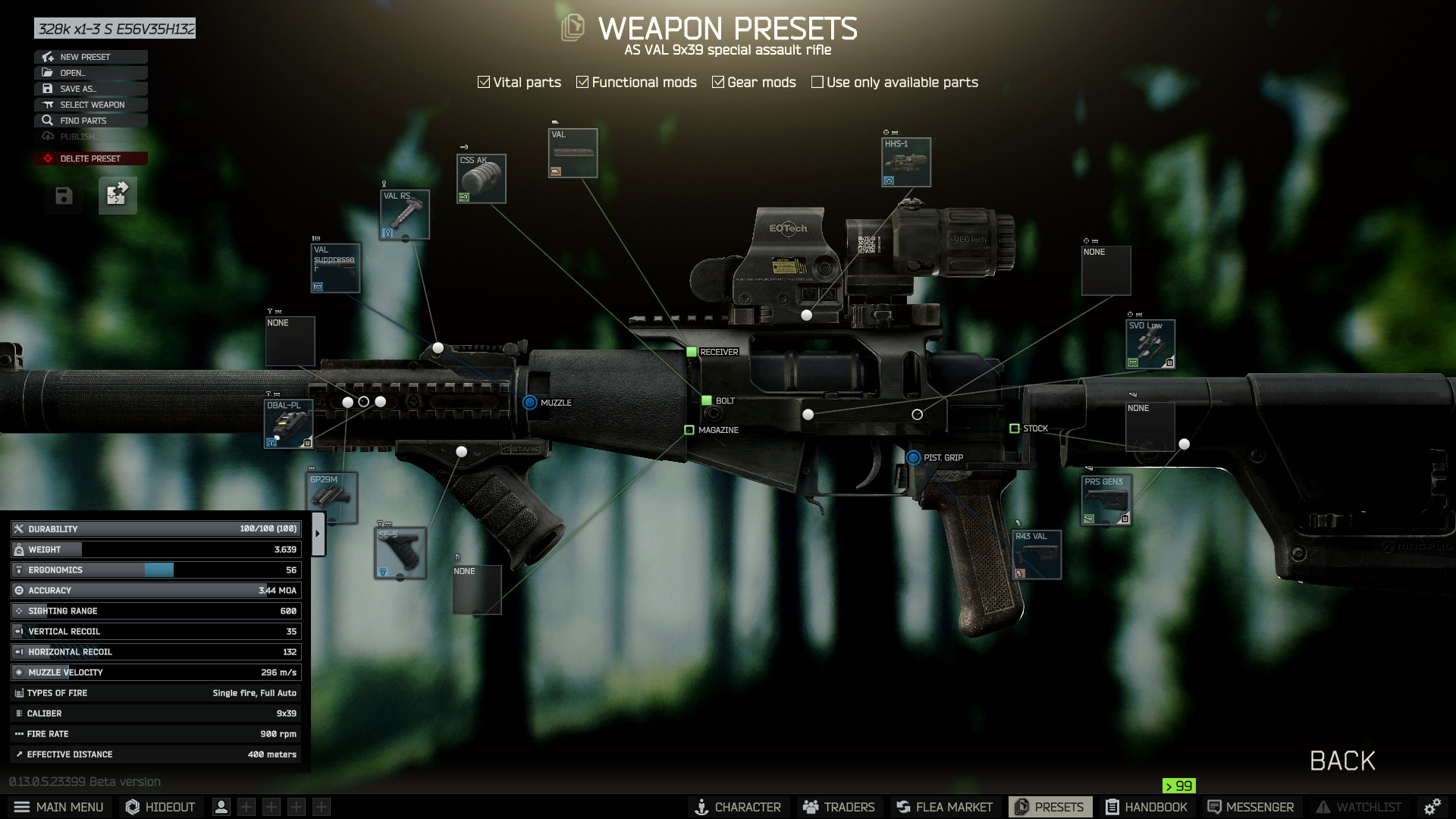Screen dimensions: 1456x819
Task: Return to the Main Menu
Action: point(59,807)
